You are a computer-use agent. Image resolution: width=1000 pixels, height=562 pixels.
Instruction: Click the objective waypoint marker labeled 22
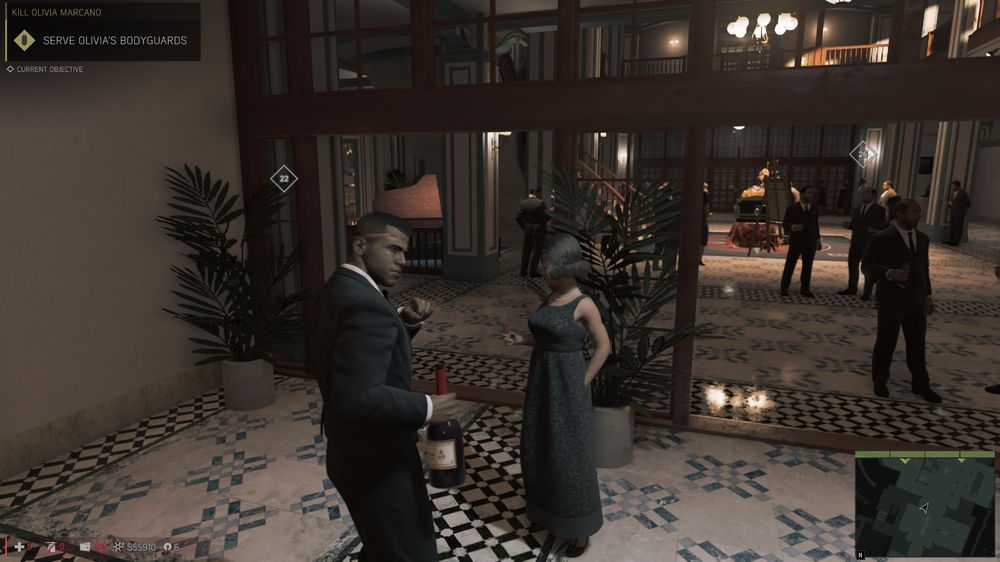point(284,179)
